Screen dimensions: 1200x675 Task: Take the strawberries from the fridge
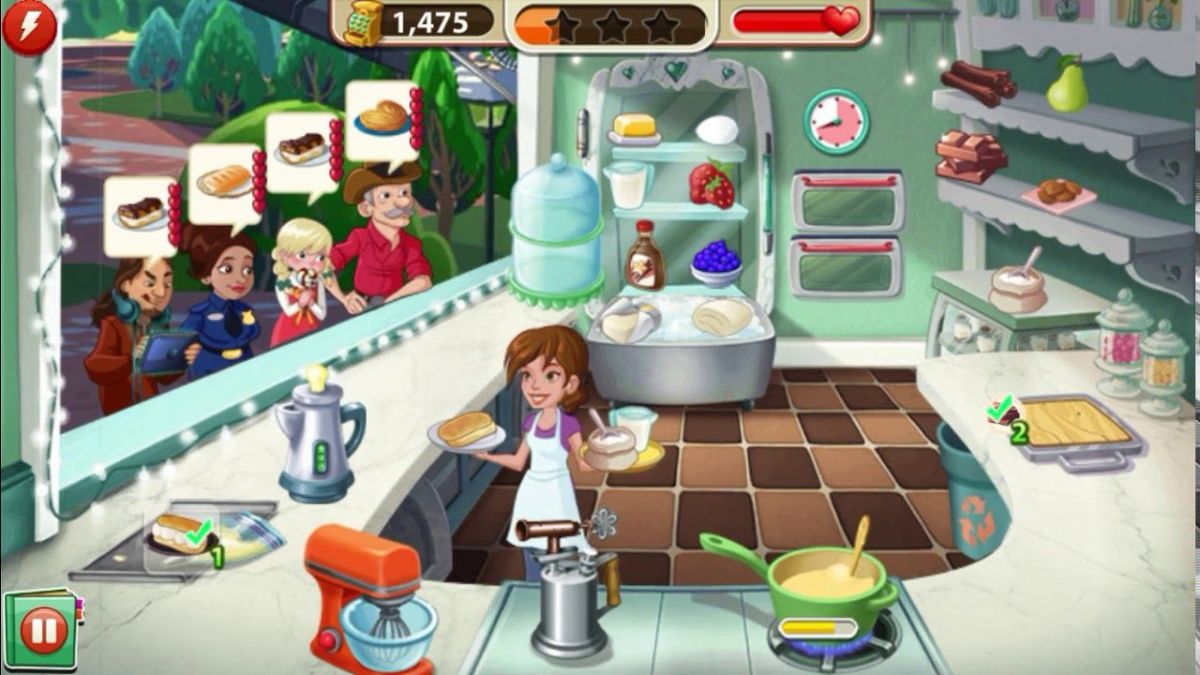(x=711, y=185)
